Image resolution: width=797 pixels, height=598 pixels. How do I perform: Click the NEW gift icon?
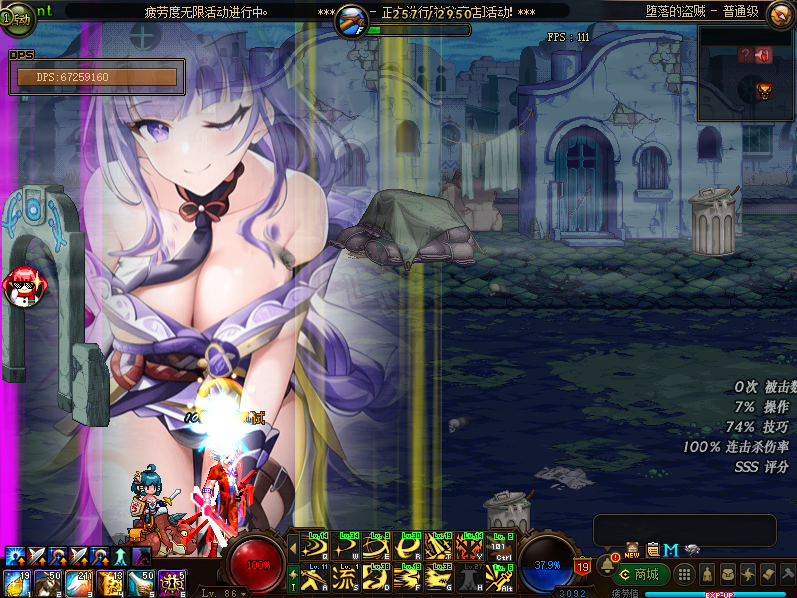[x=632, y=549]
